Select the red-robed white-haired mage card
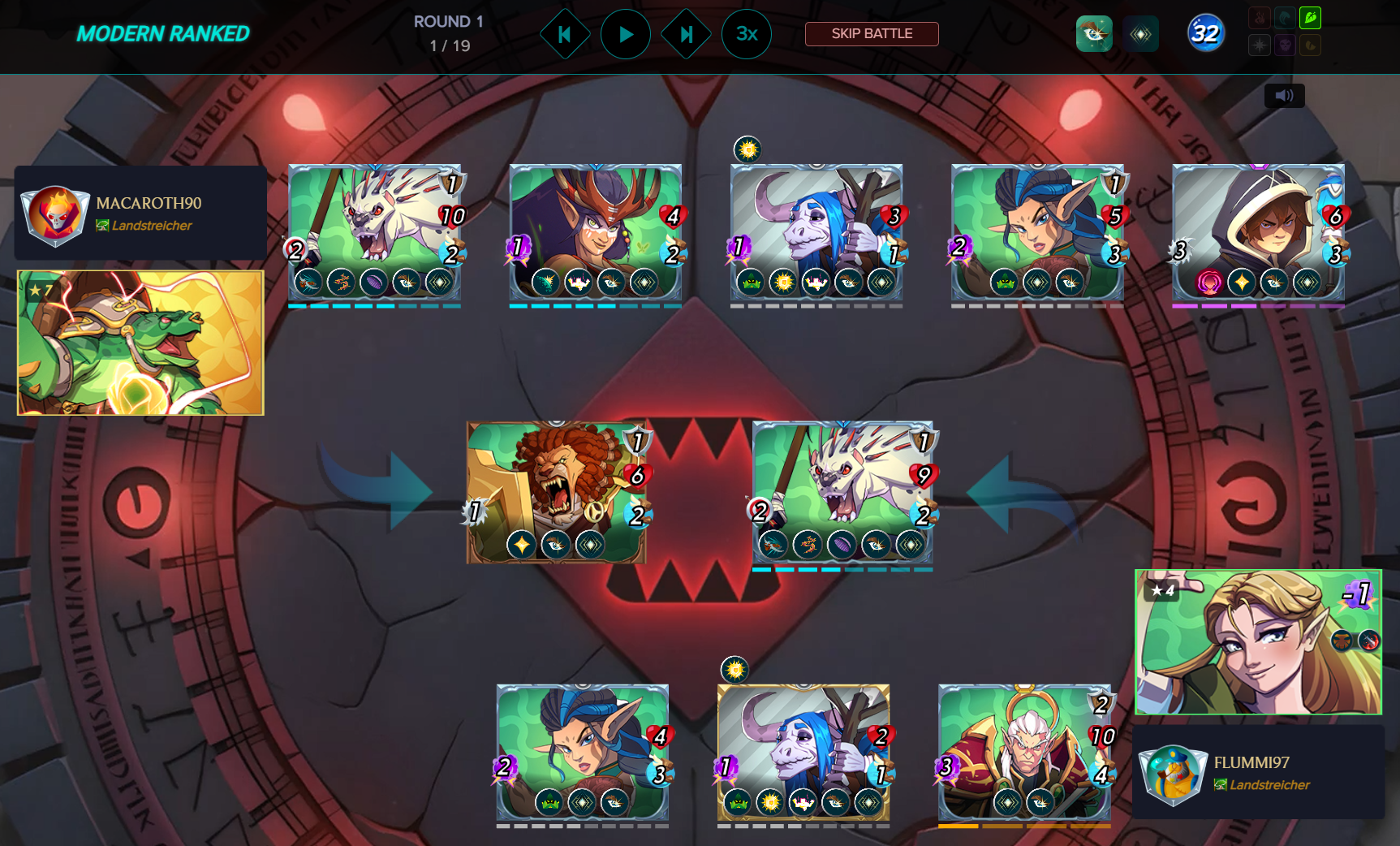This screenshot has height=846, width=1400. [x=1024, y=752]
